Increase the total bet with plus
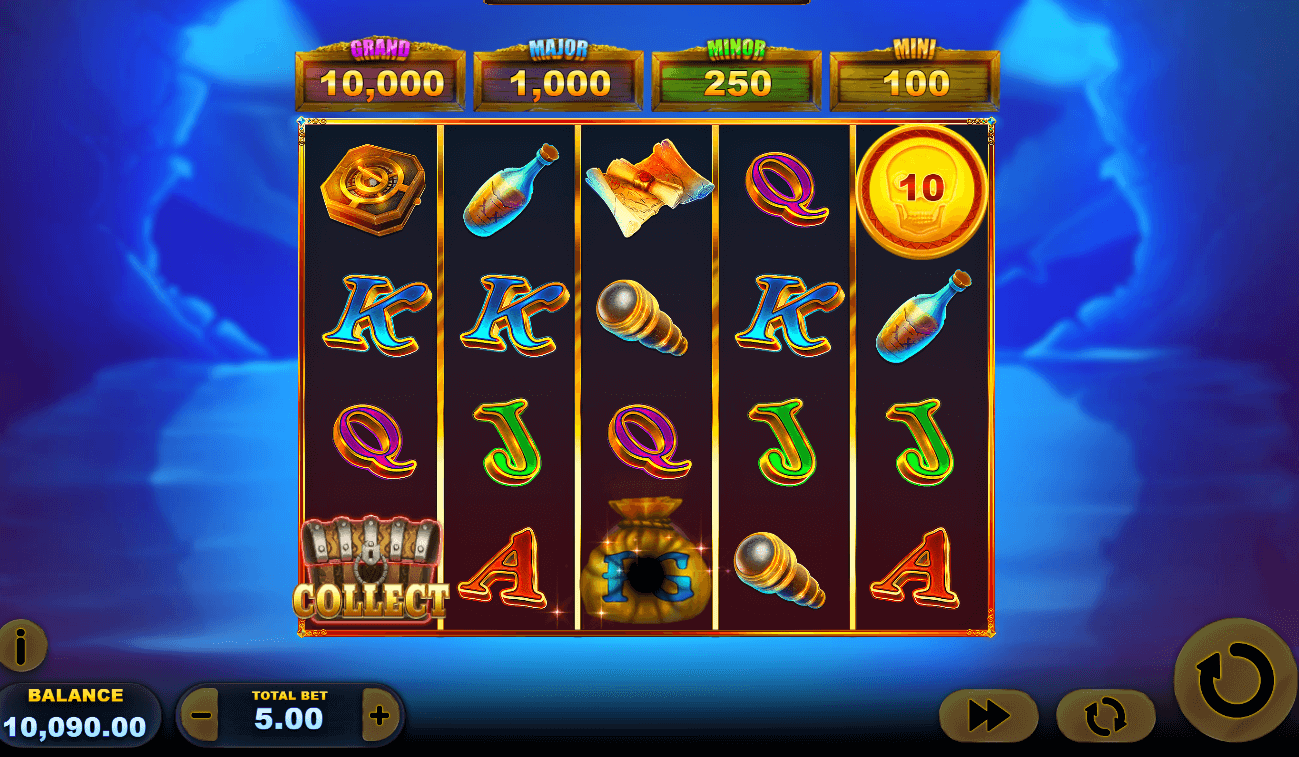 click(x=380, y=716)
